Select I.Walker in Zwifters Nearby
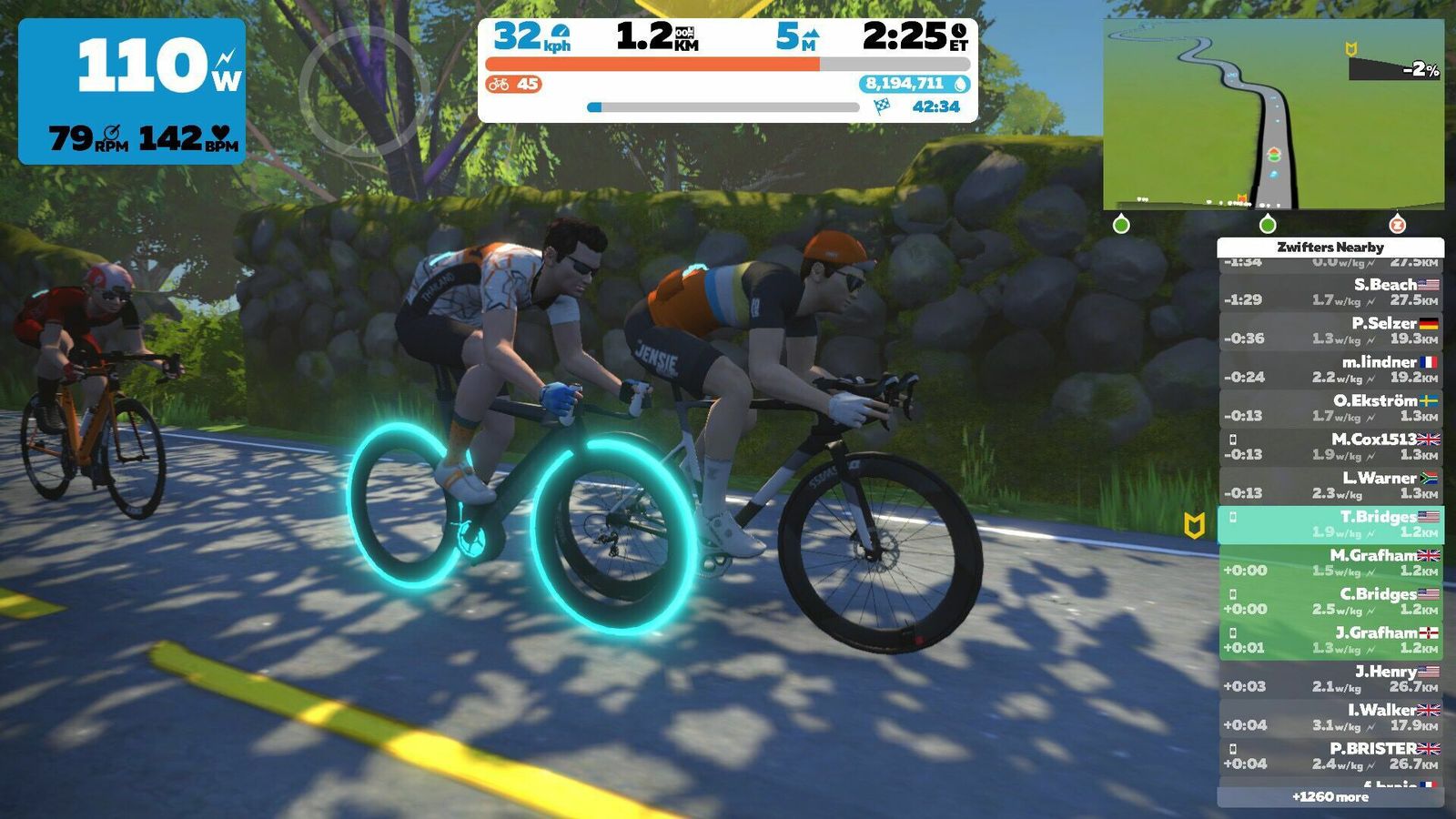 (1330, 717)
